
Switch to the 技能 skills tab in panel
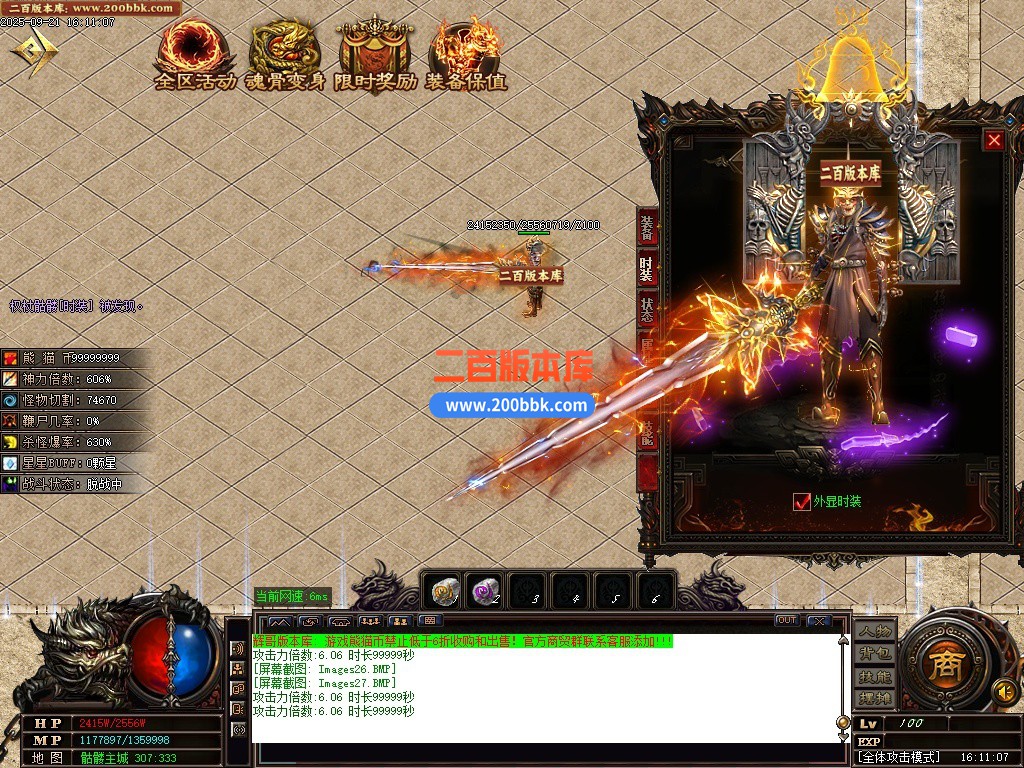point(648,430)
